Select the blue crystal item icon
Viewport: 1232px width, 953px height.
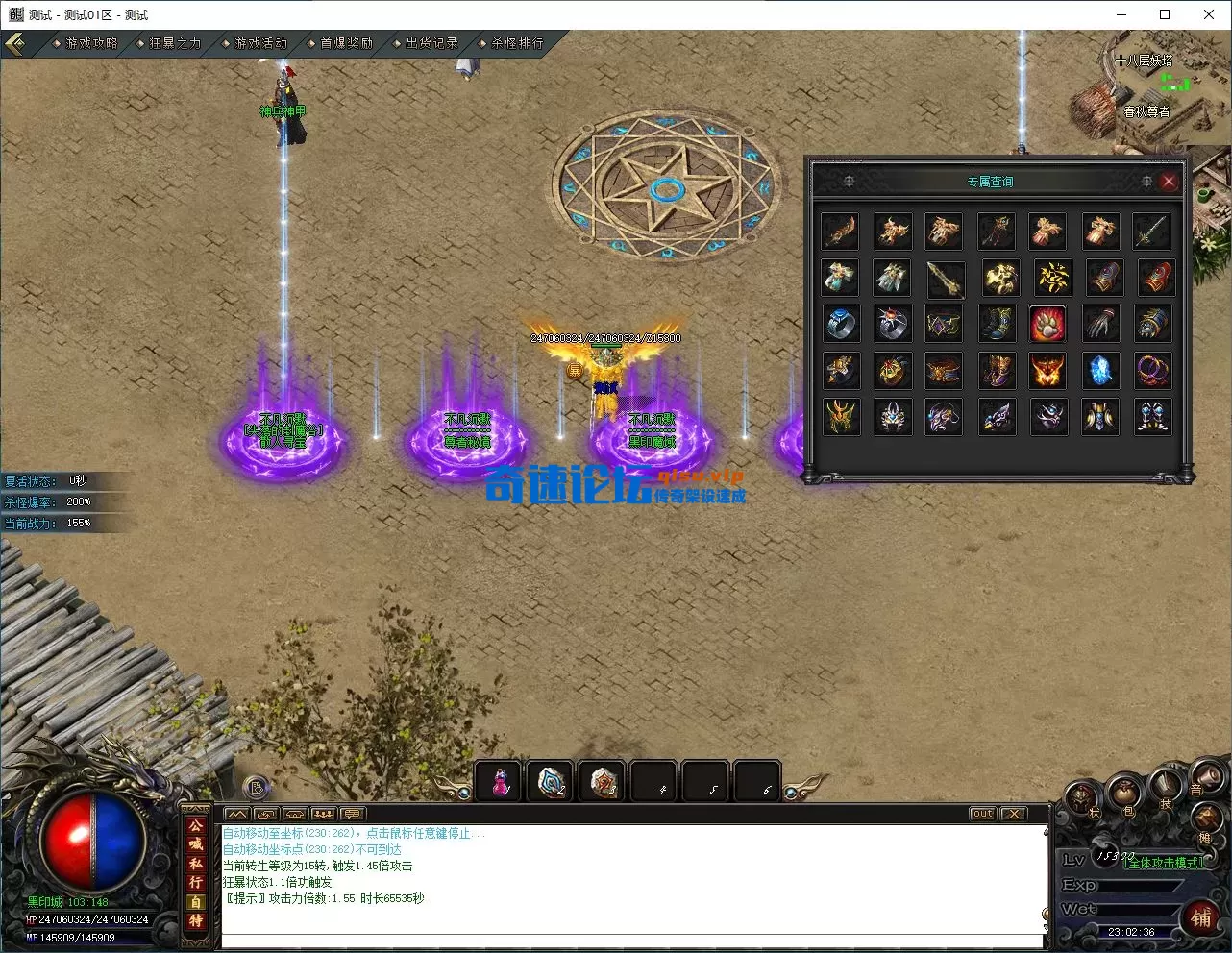point(1100,371)
